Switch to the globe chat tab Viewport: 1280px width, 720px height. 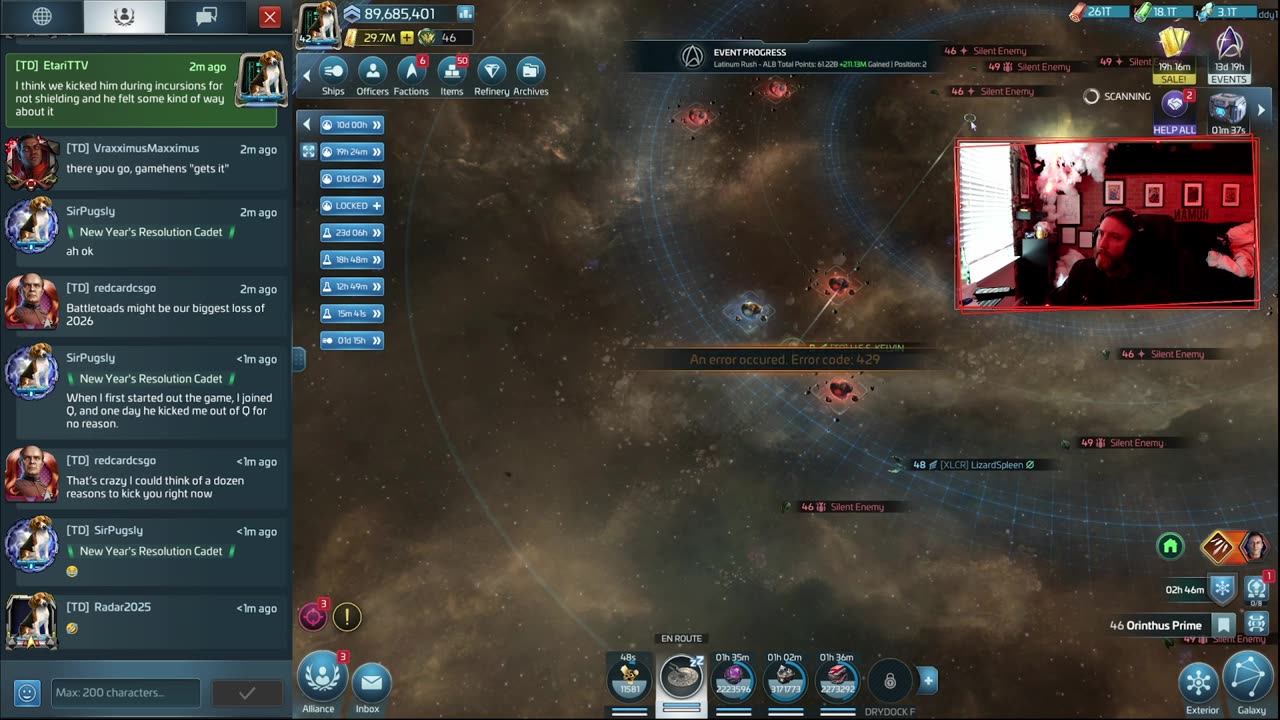pyautogui.click(x=42, y=17)
